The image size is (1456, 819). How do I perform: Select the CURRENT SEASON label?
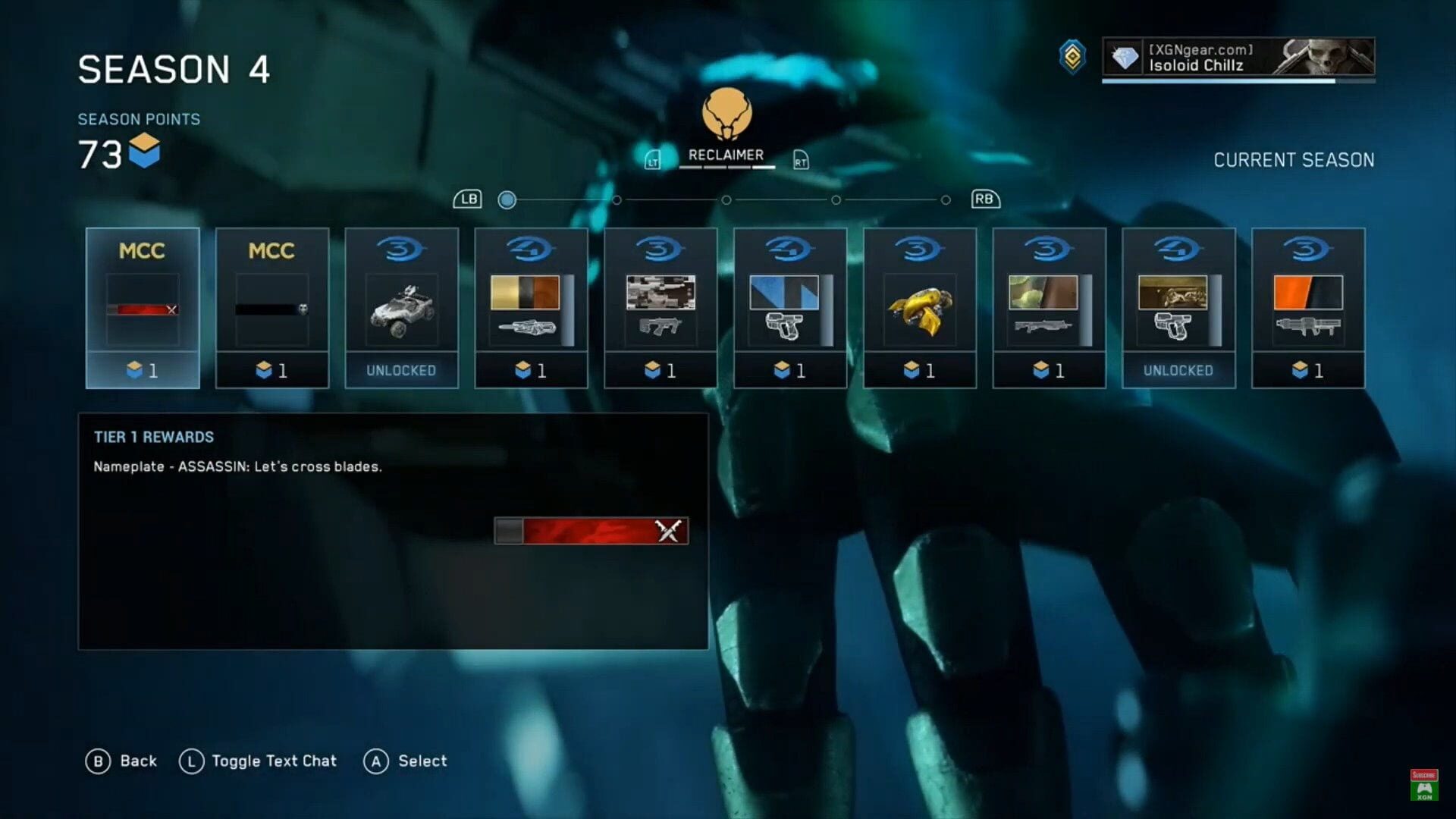point(1294,160)
